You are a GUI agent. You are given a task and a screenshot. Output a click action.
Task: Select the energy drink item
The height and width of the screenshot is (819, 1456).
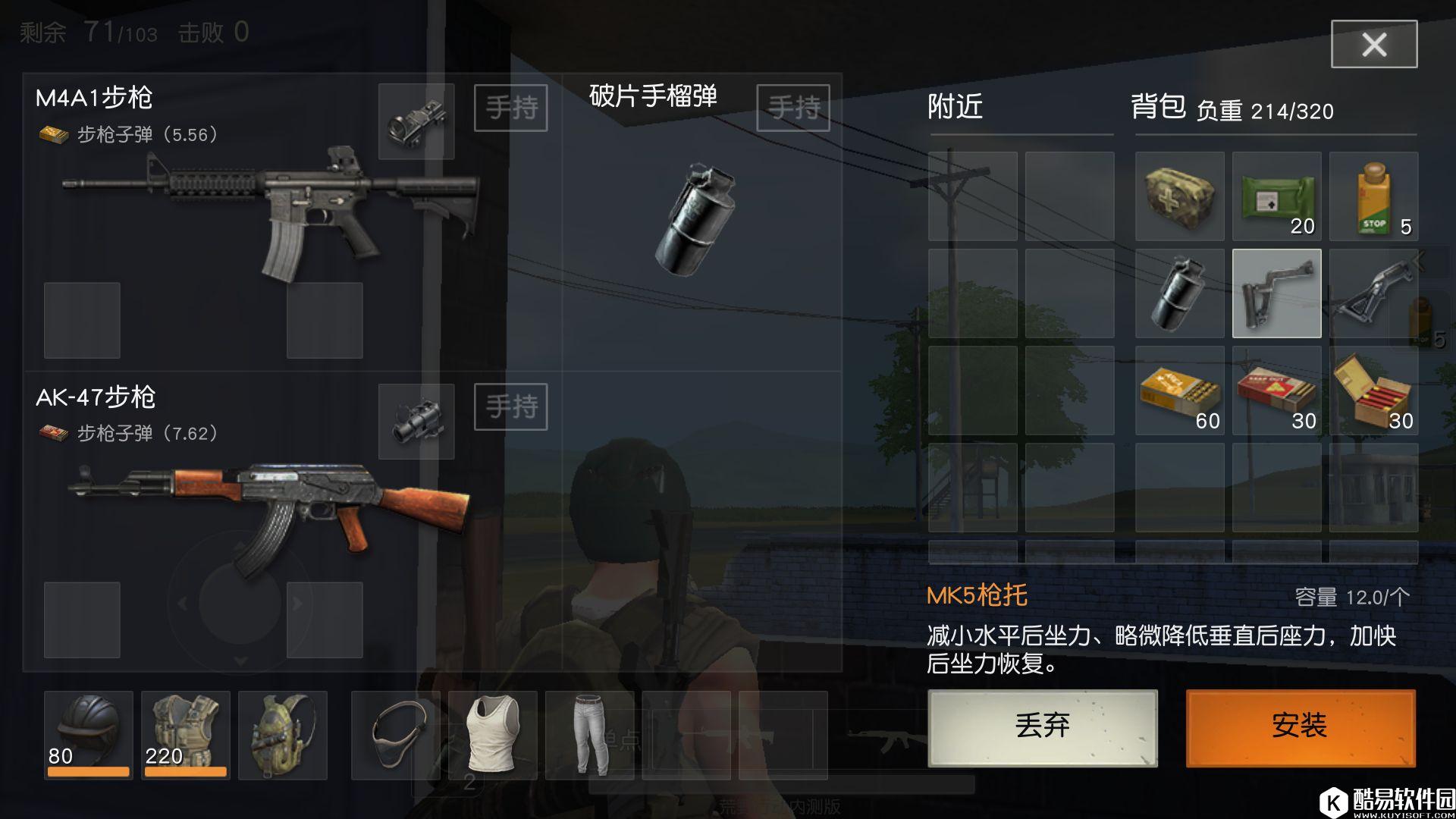click(x=1373, y=196)
